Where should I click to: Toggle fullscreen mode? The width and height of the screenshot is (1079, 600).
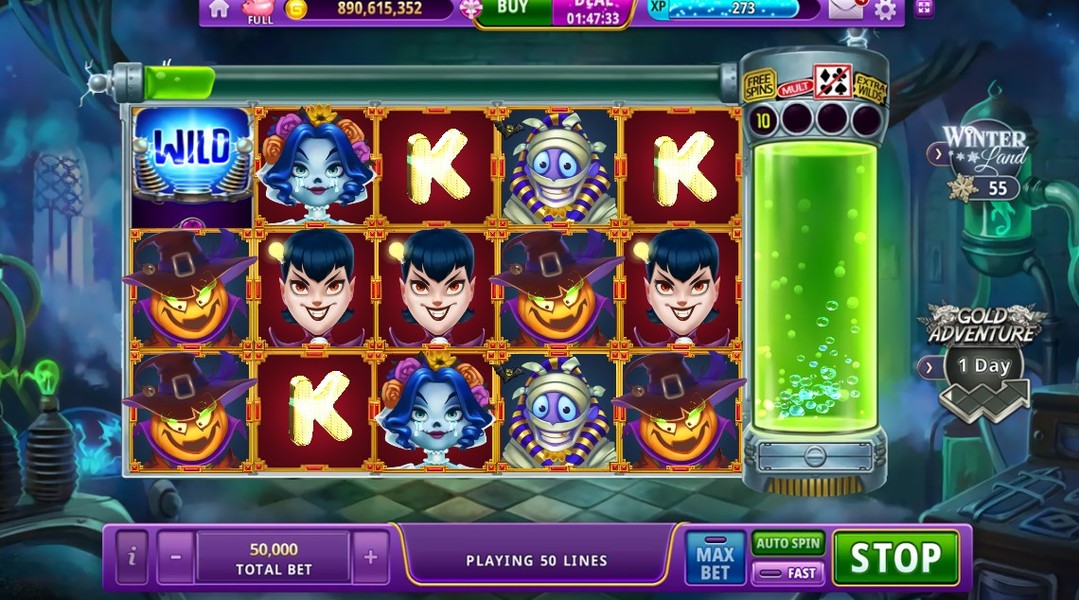click(x=923, y=10)
